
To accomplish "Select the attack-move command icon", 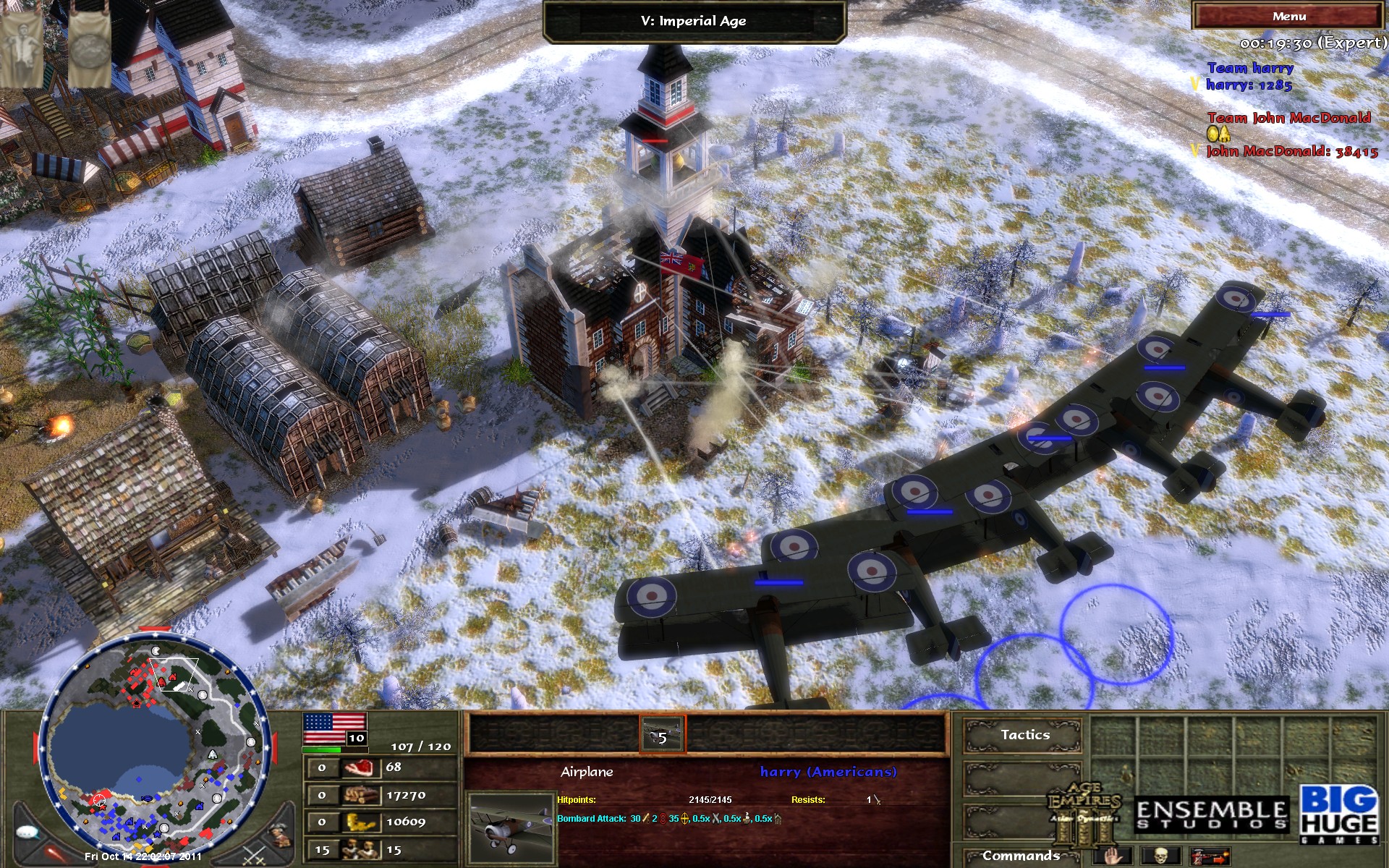I will click(1210, 857).
